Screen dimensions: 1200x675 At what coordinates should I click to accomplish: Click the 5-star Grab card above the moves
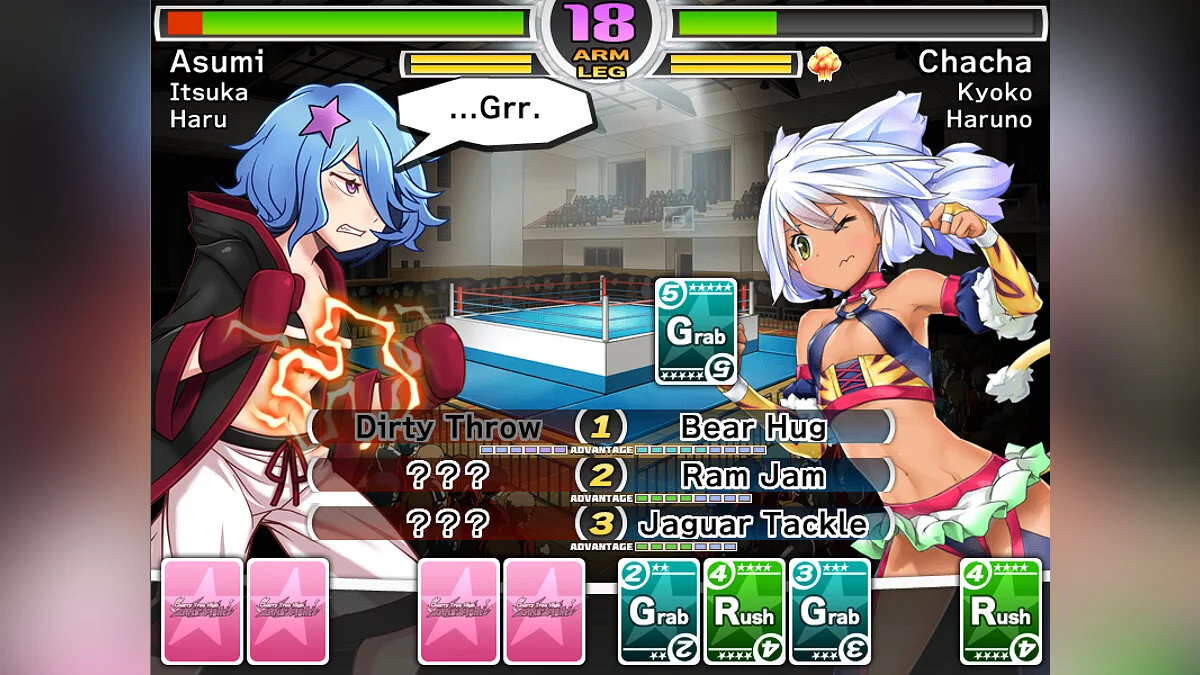pos(696,331)
